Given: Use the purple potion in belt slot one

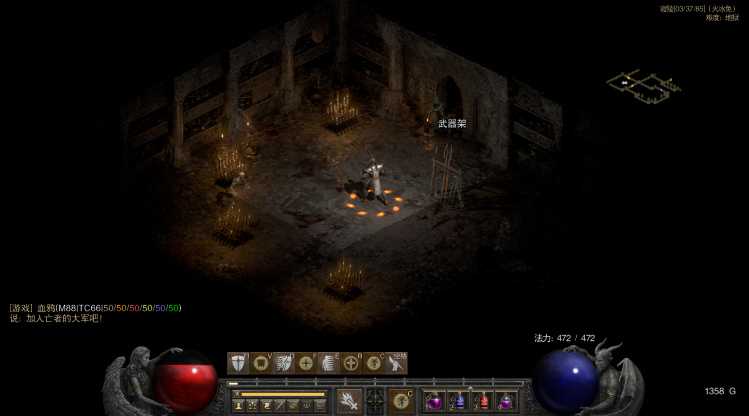Looking at the screenshot, I should [x=435, y=401].
